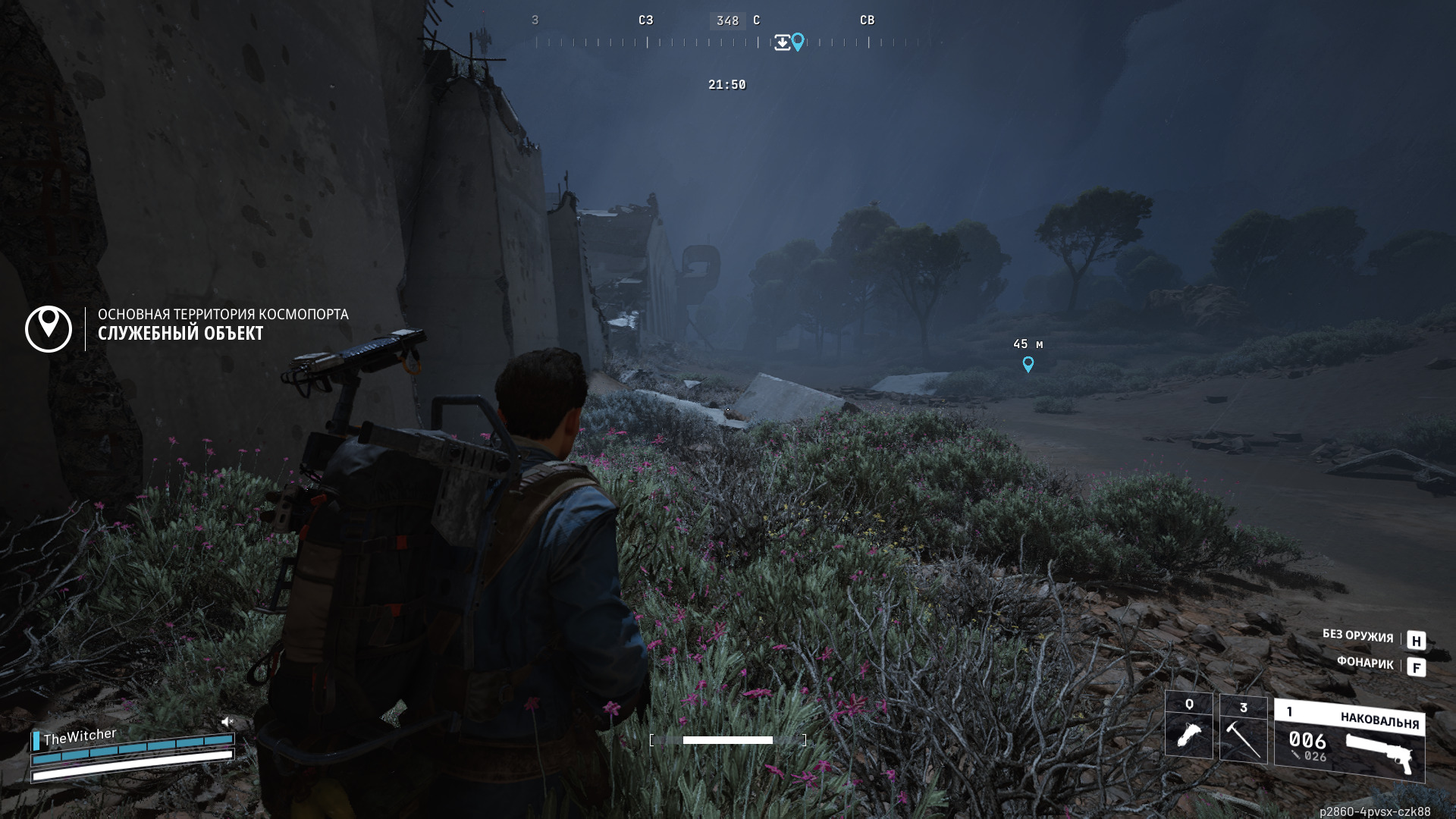The width and height of the screenshot is (1456, 819).
Task: Click the speaker icon beside TheWitcher
Action: [x=227, y=721]
